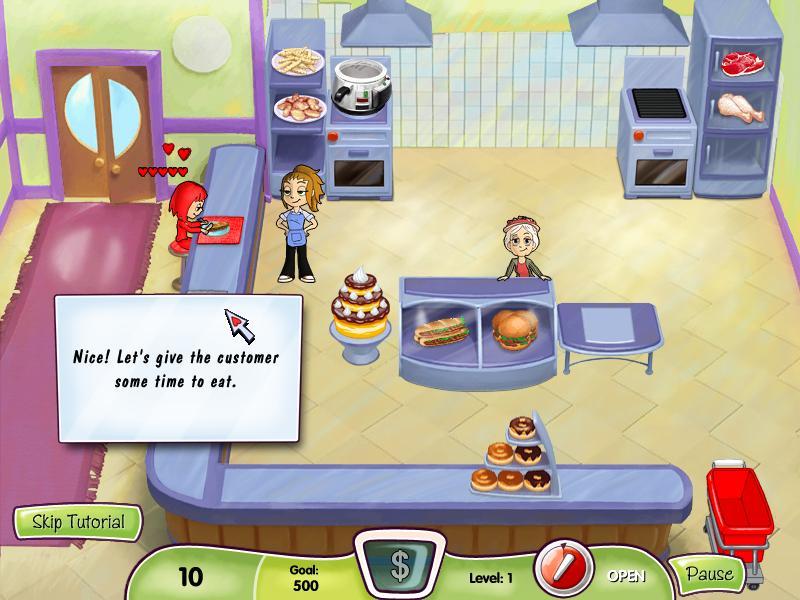The height and width of the screenshot is (600, 800).
Task: Skip the tutorial
Action: click(78, 522)
